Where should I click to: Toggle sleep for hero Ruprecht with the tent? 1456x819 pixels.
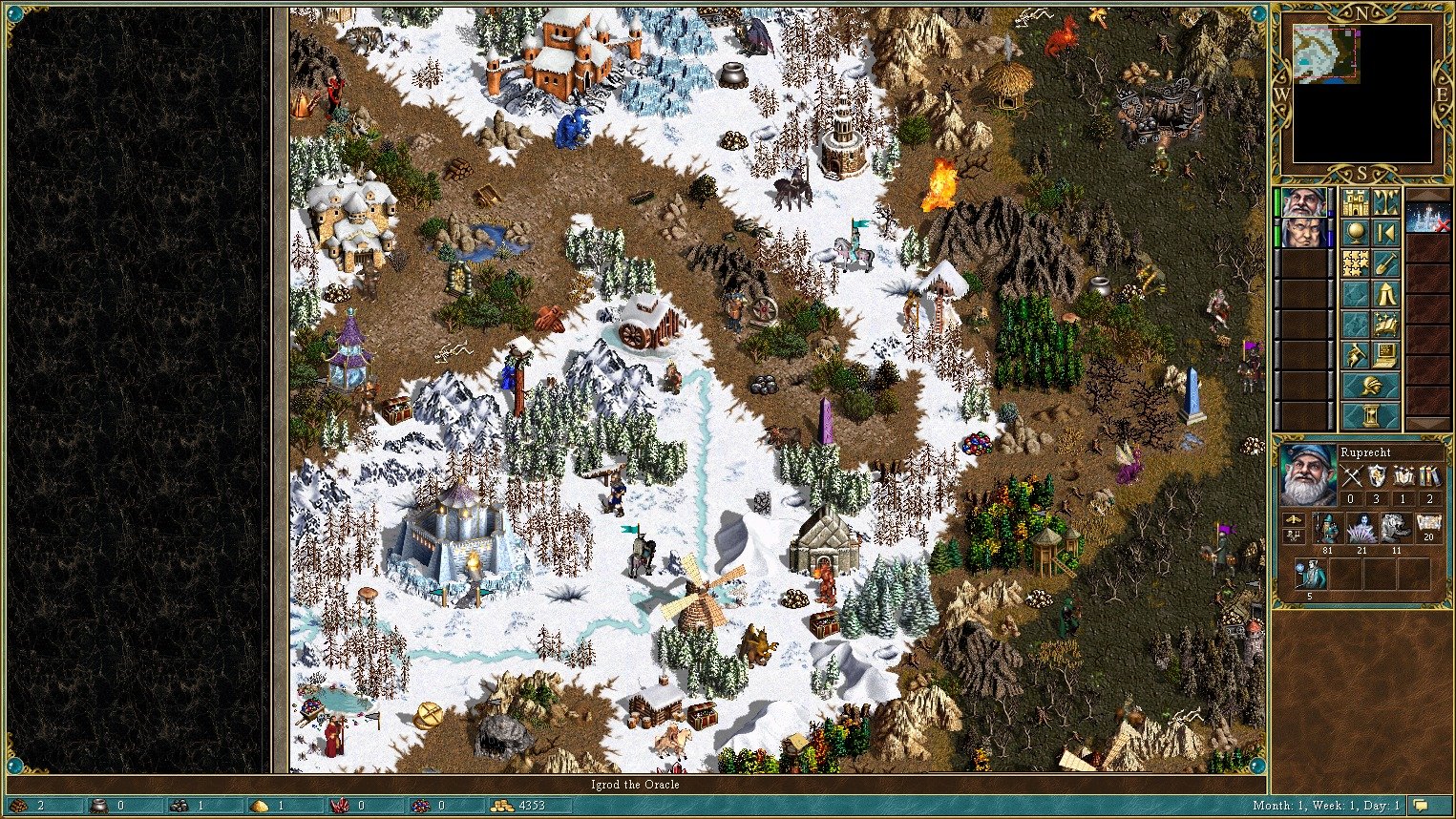click(1386, 293)
